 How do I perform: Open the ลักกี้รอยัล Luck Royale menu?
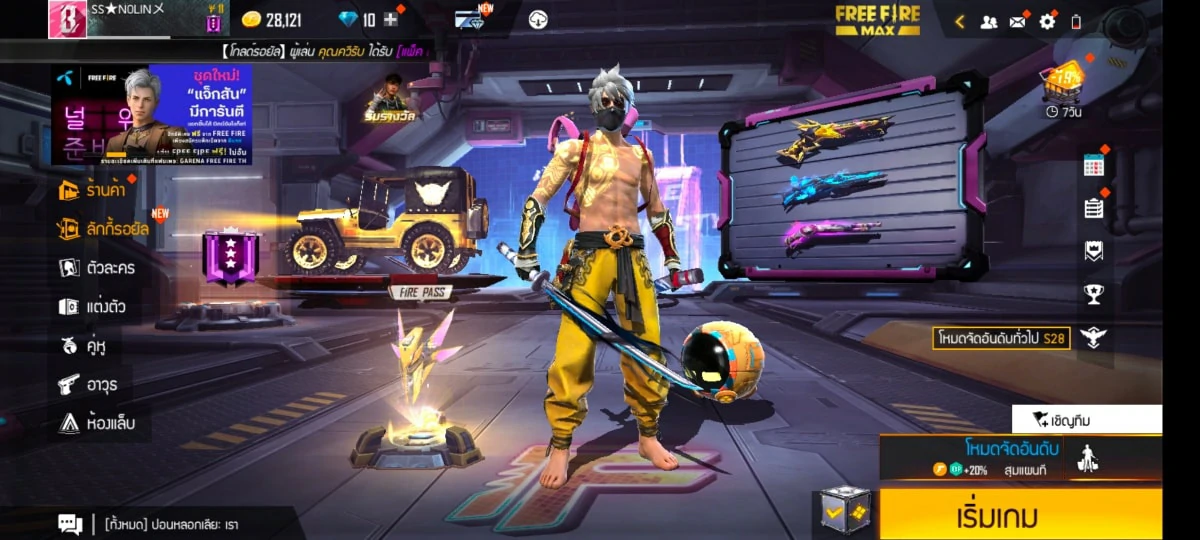104,228
